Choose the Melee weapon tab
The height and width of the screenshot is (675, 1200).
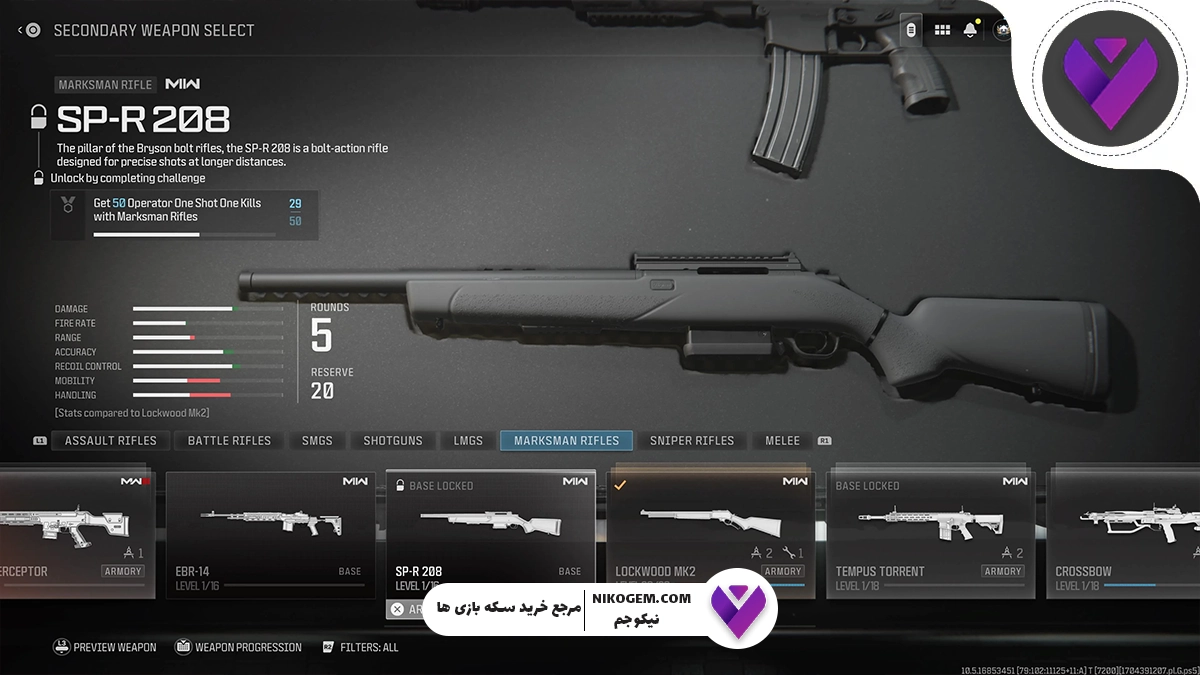782,441
